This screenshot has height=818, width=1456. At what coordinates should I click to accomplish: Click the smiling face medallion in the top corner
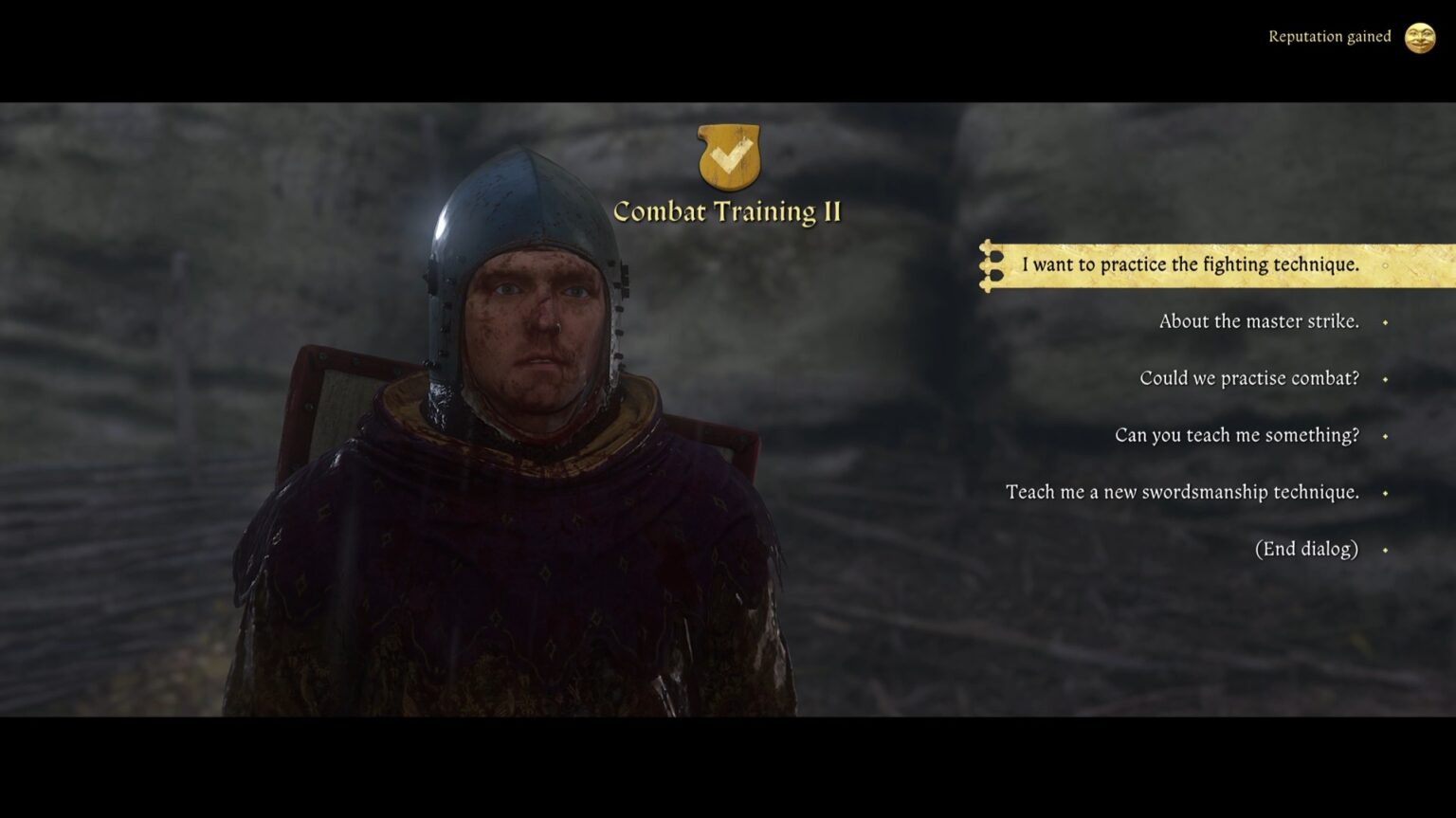(1420, 38)
